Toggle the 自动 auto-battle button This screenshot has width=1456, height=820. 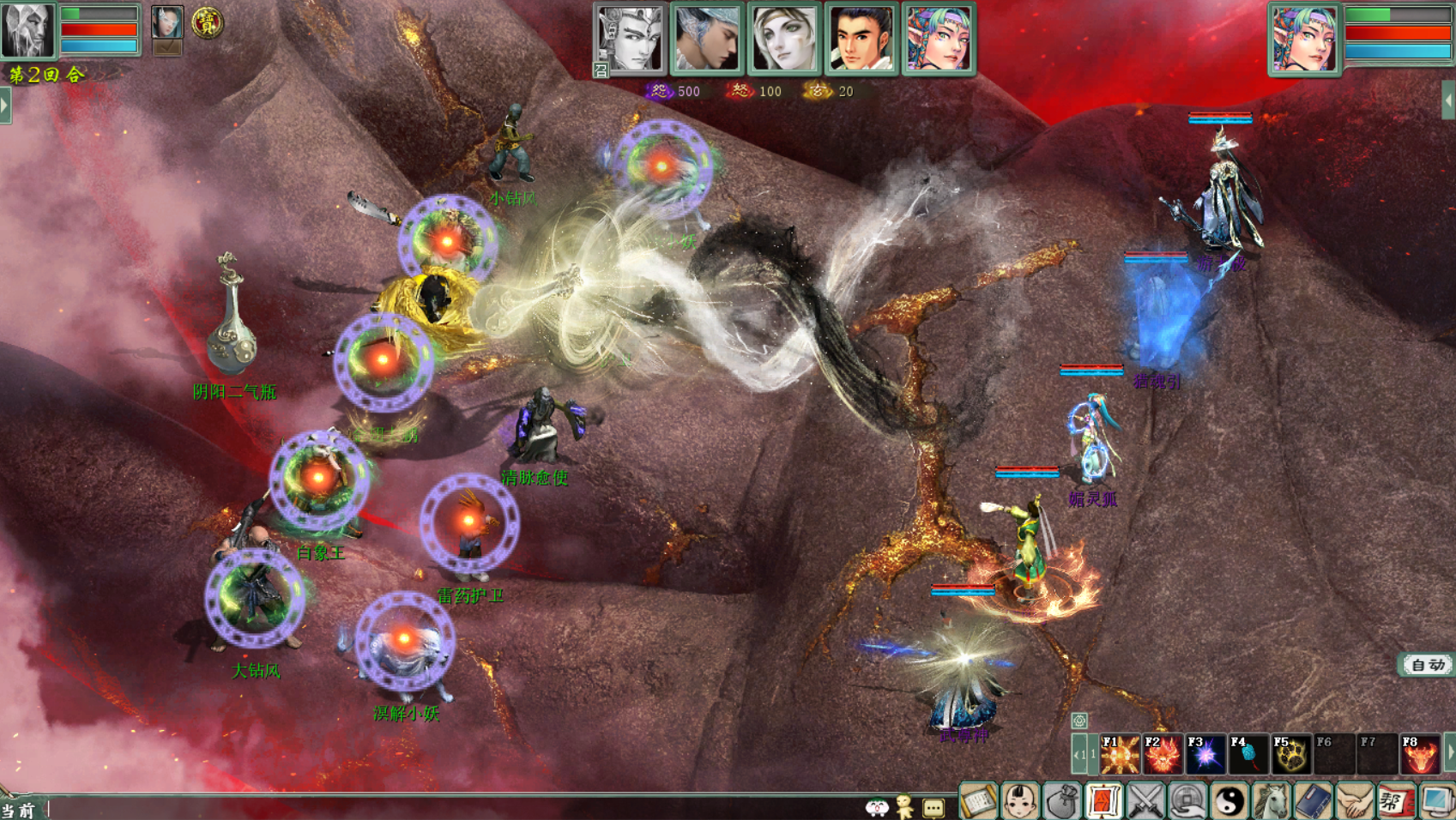pyautogui.click(x=1427, y=665)
